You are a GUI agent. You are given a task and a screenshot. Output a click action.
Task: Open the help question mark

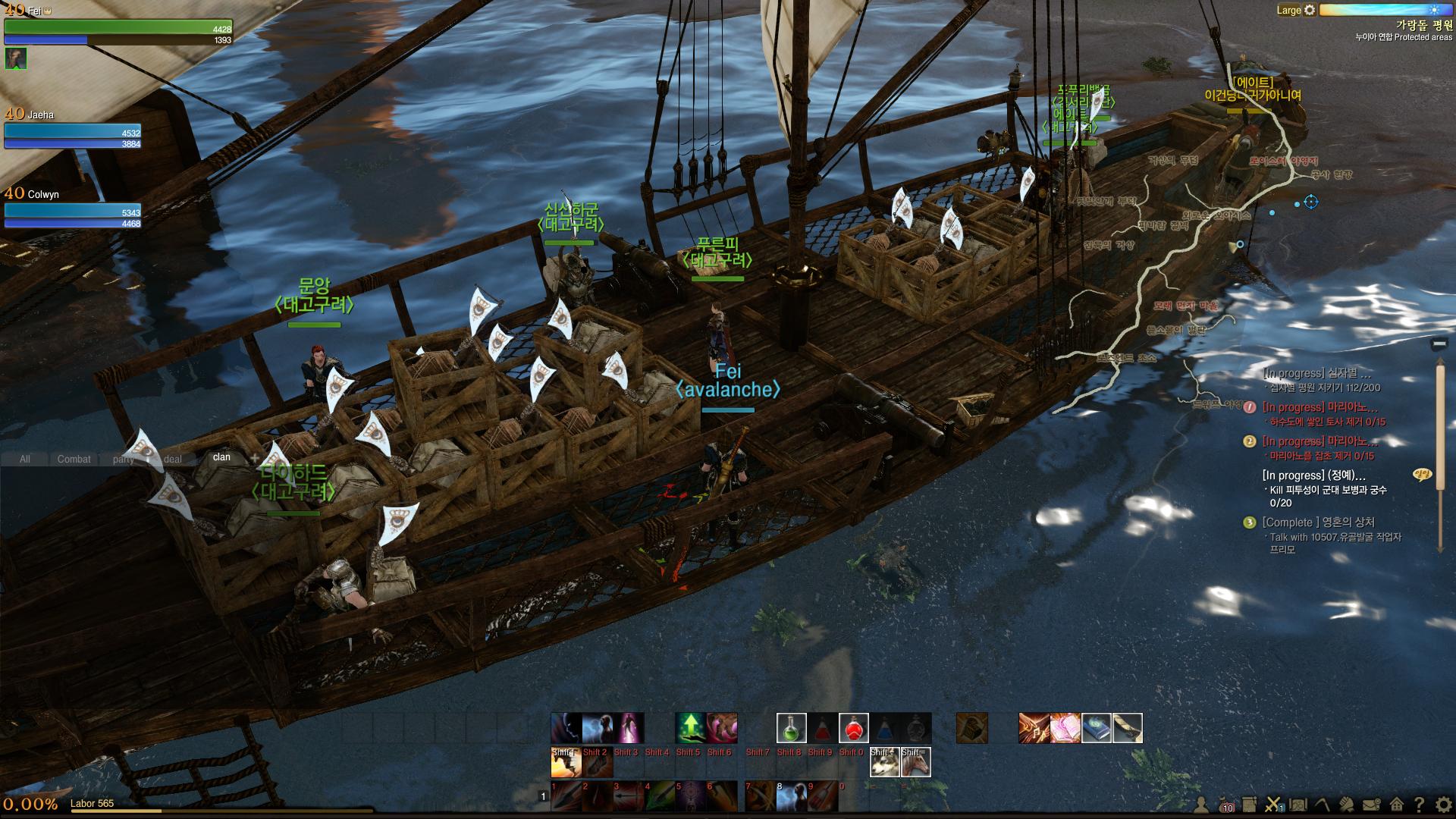point(1419,805)
